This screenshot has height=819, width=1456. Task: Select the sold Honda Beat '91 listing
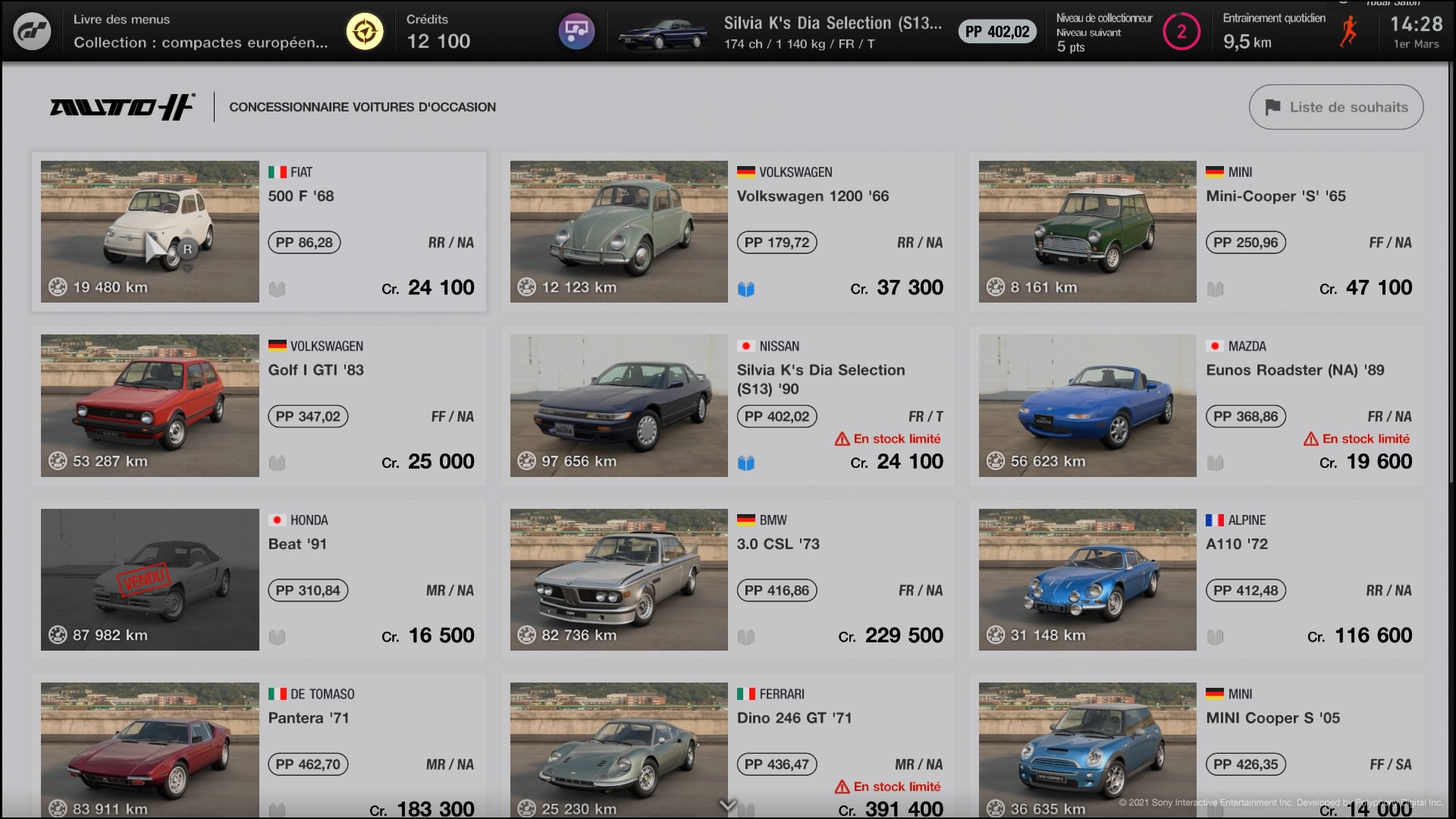pos(259,579)
